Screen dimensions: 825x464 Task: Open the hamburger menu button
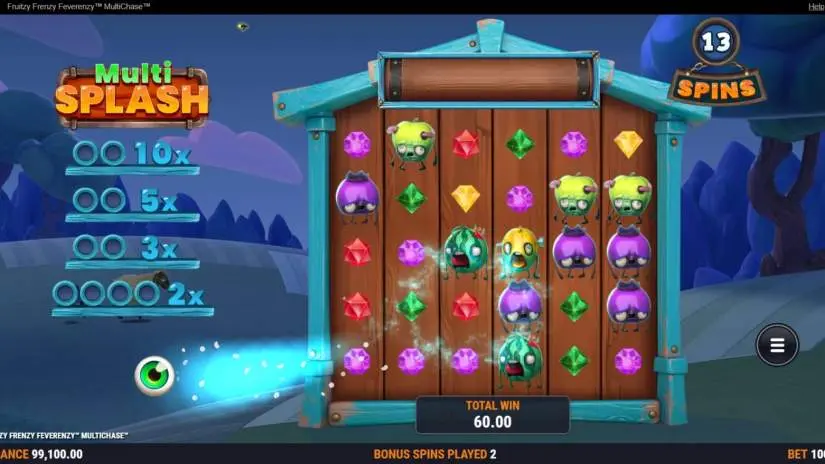point(777,345)
